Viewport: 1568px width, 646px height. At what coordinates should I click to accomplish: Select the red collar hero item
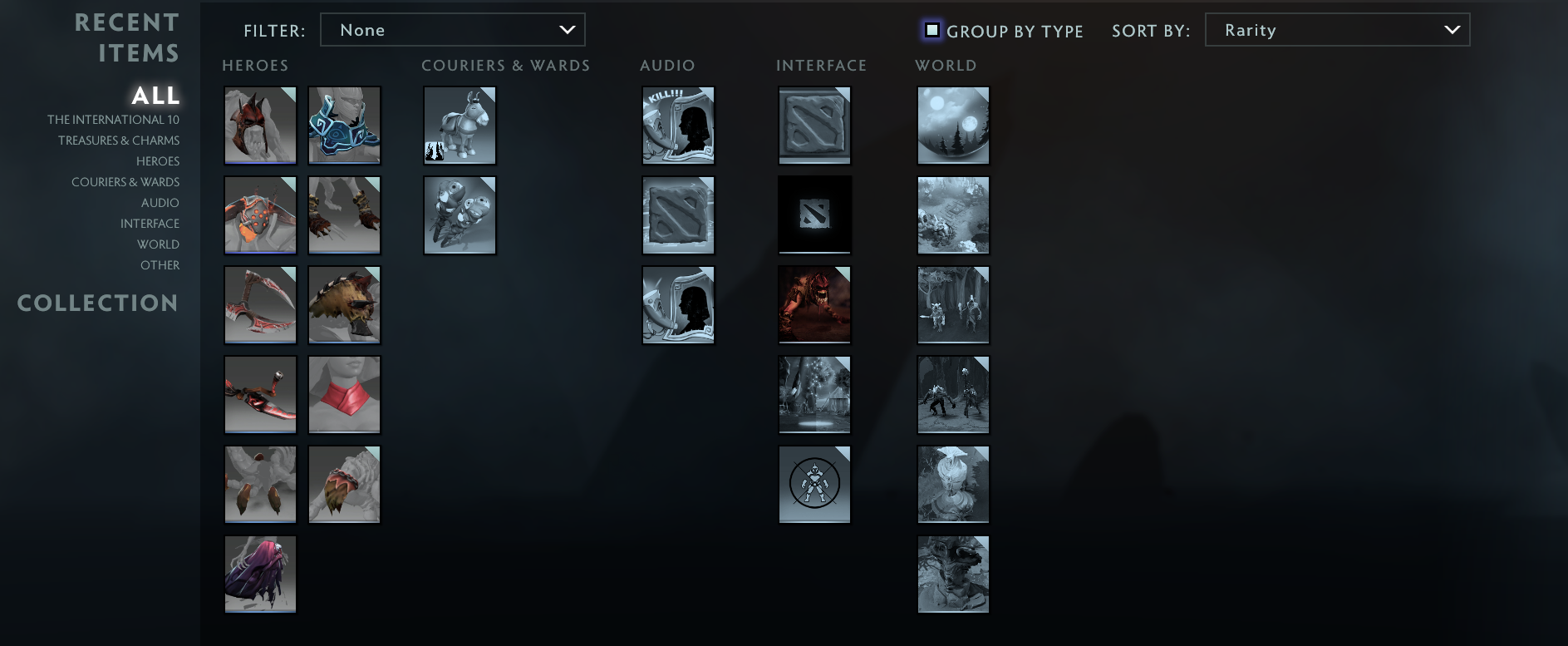tap(344, 394)
